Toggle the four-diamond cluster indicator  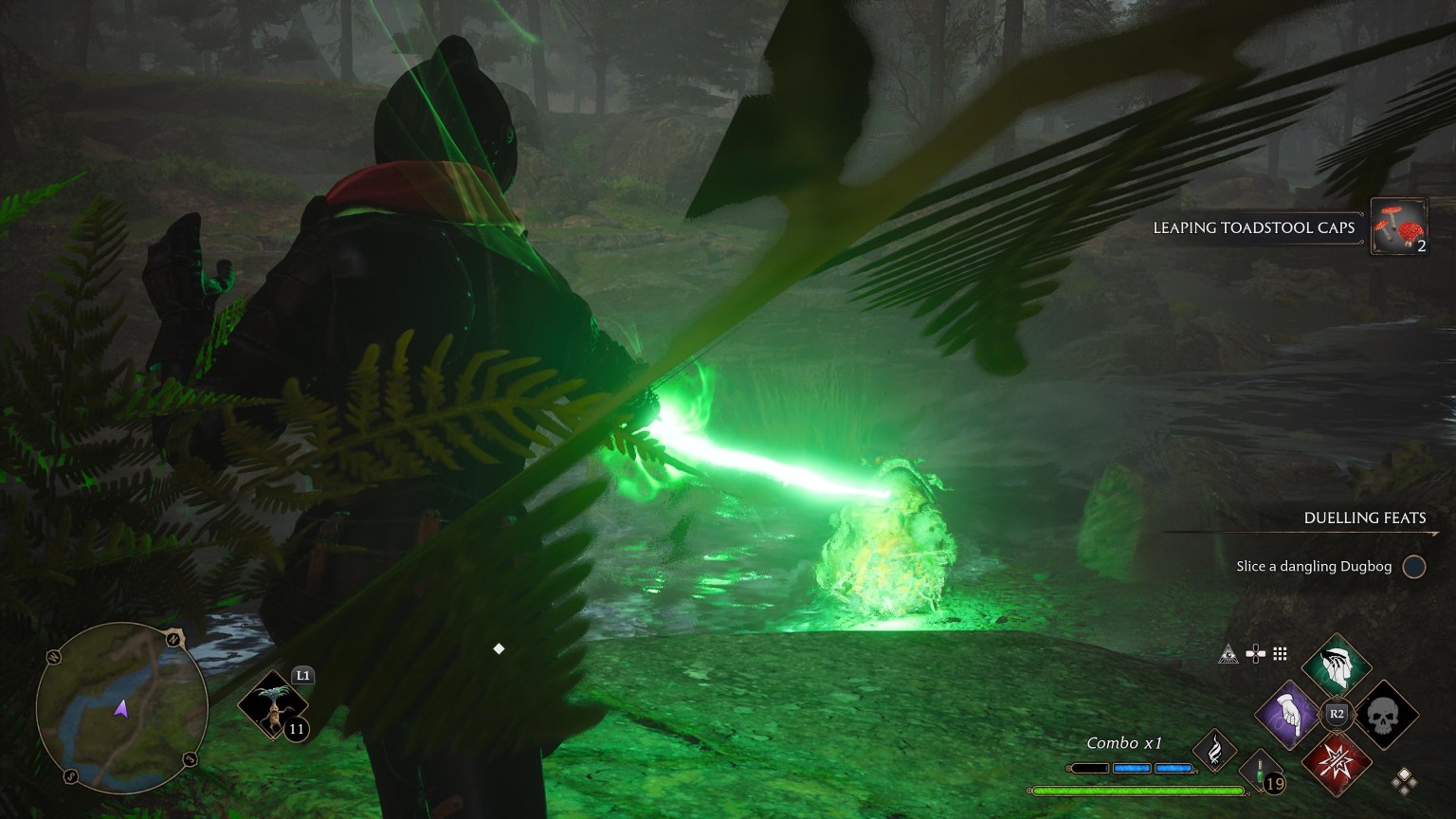point(1405,781)
